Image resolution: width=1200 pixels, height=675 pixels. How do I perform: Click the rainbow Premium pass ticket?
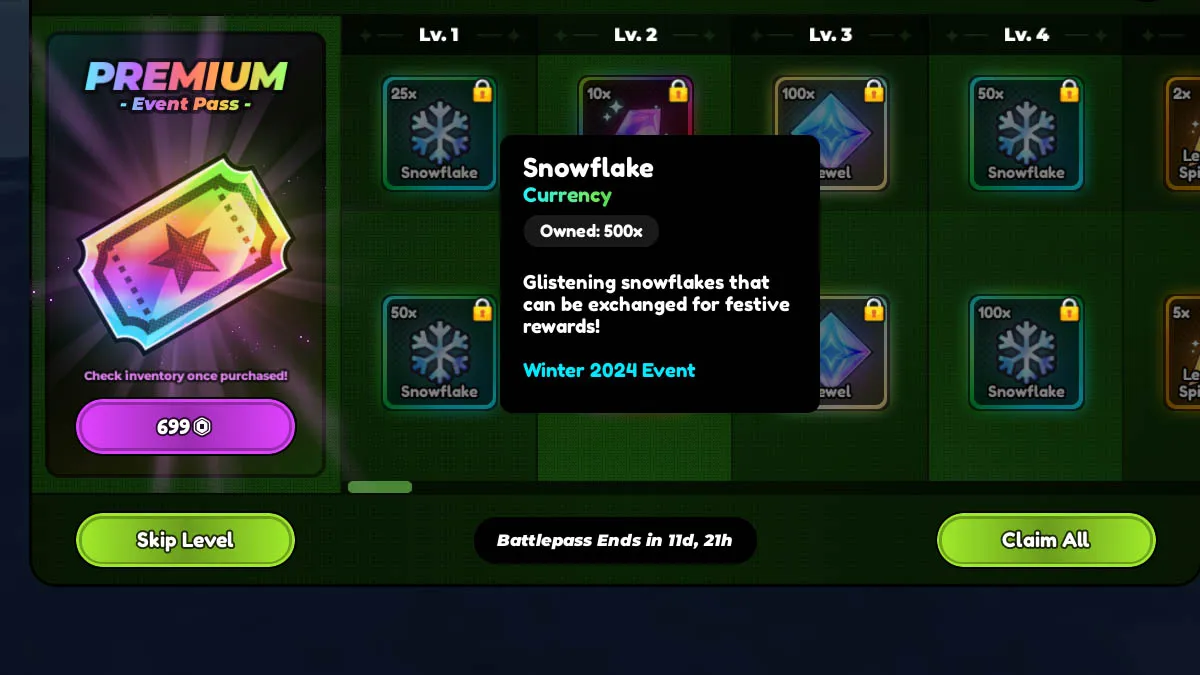tap(185, 255)
